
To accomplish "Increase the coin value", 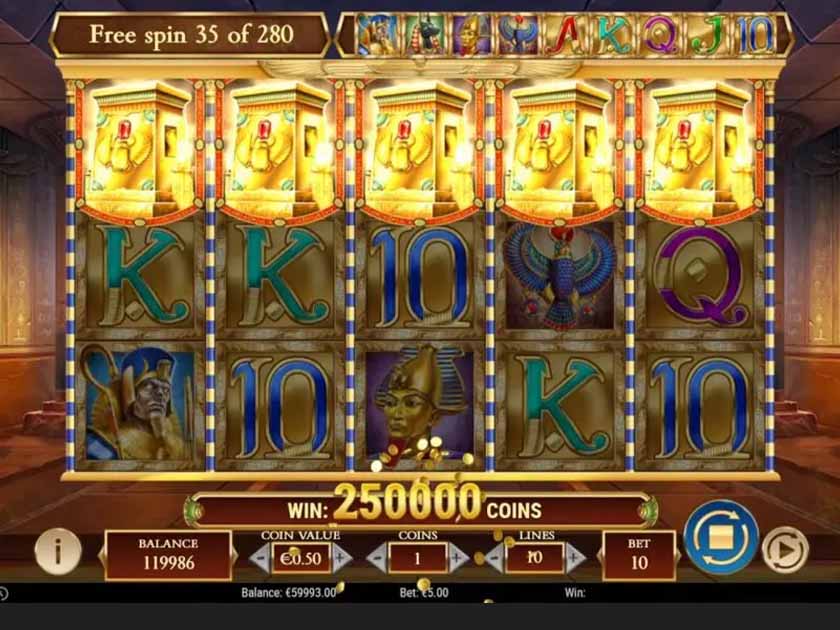I will 342,558.
